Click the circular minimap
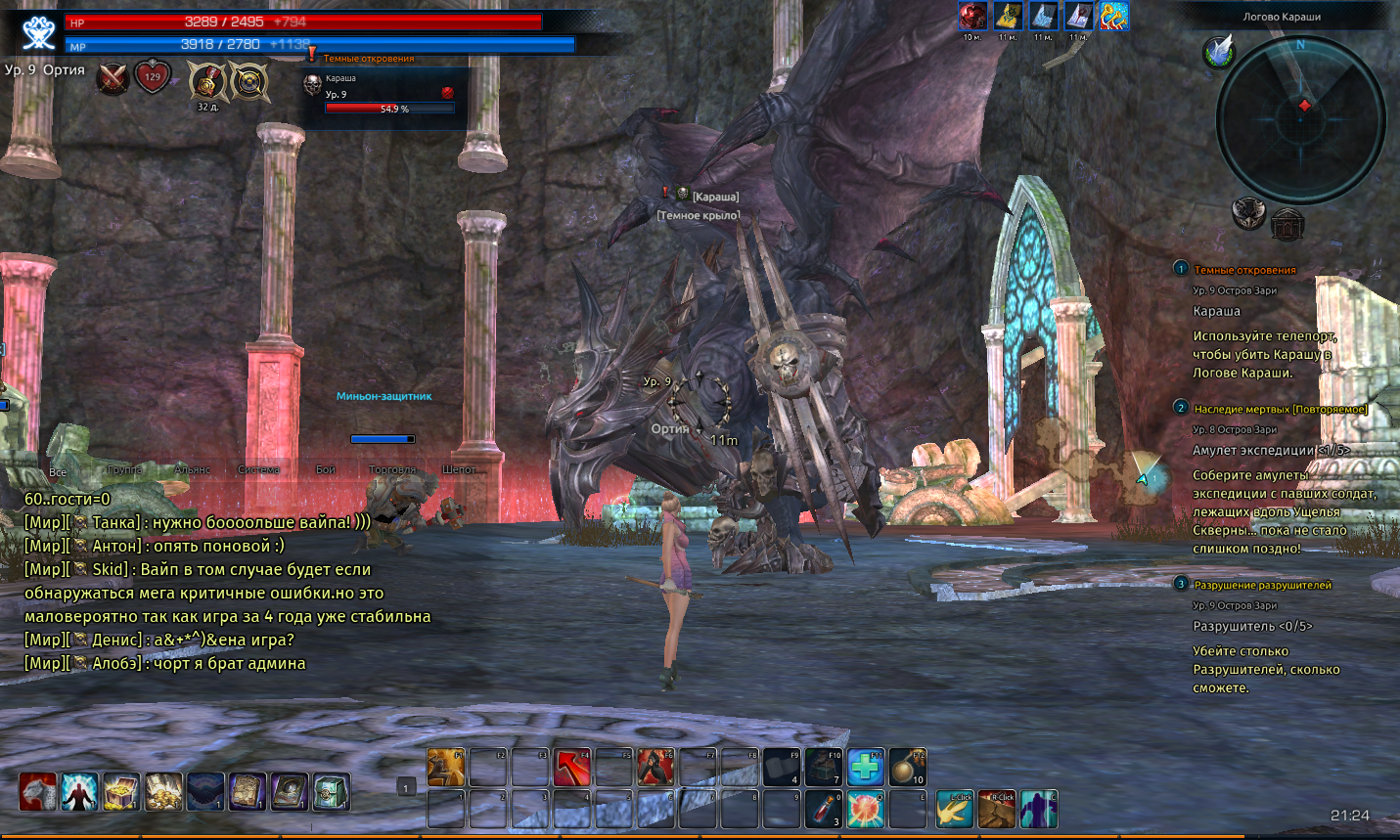The height and width of the screenshot is (840, 1400). tap(1300, 119)
